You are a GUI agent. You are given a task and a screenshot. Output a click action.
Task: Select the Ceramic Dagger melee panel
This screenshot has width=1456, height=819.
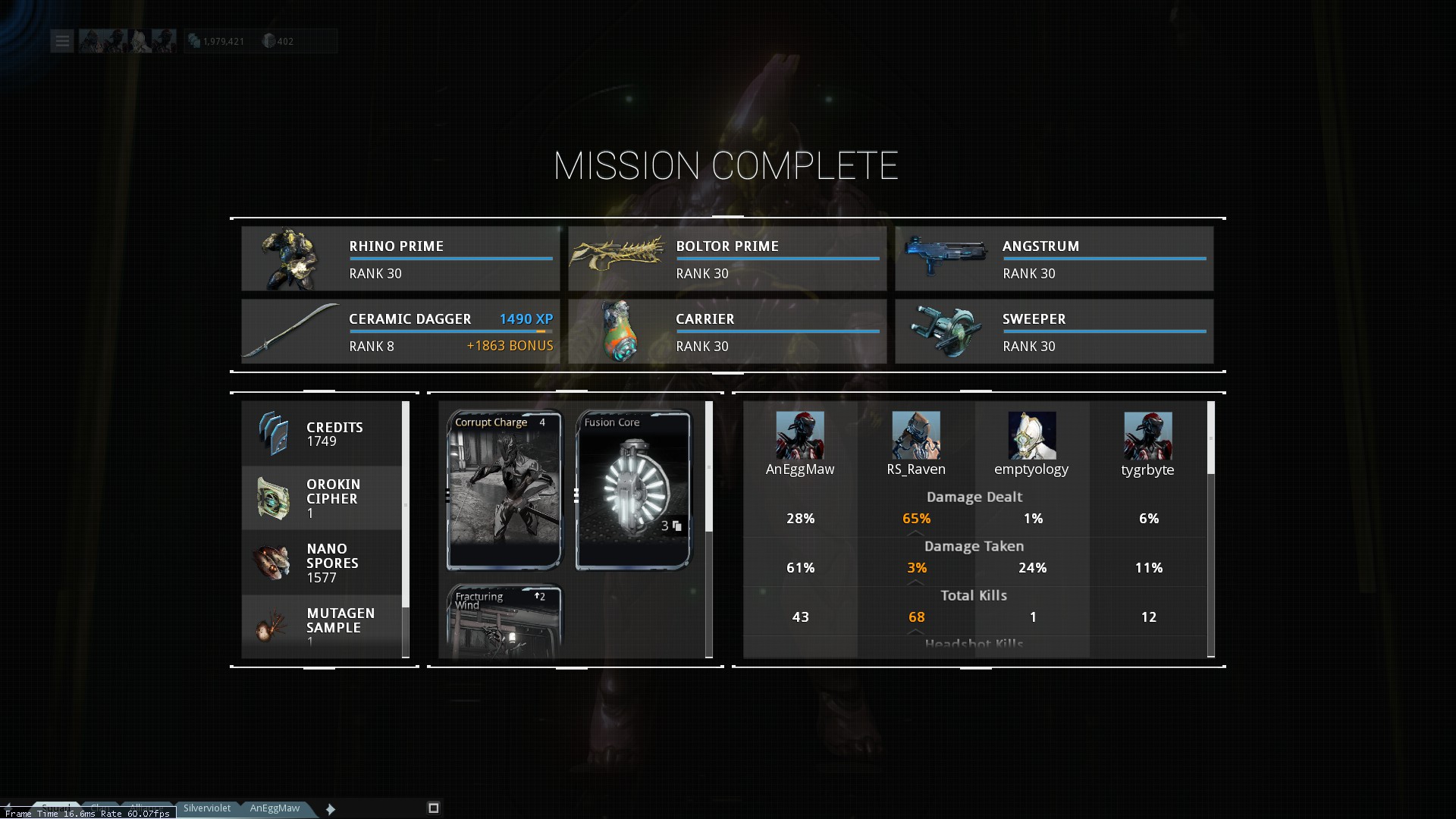tap(400, 331)
